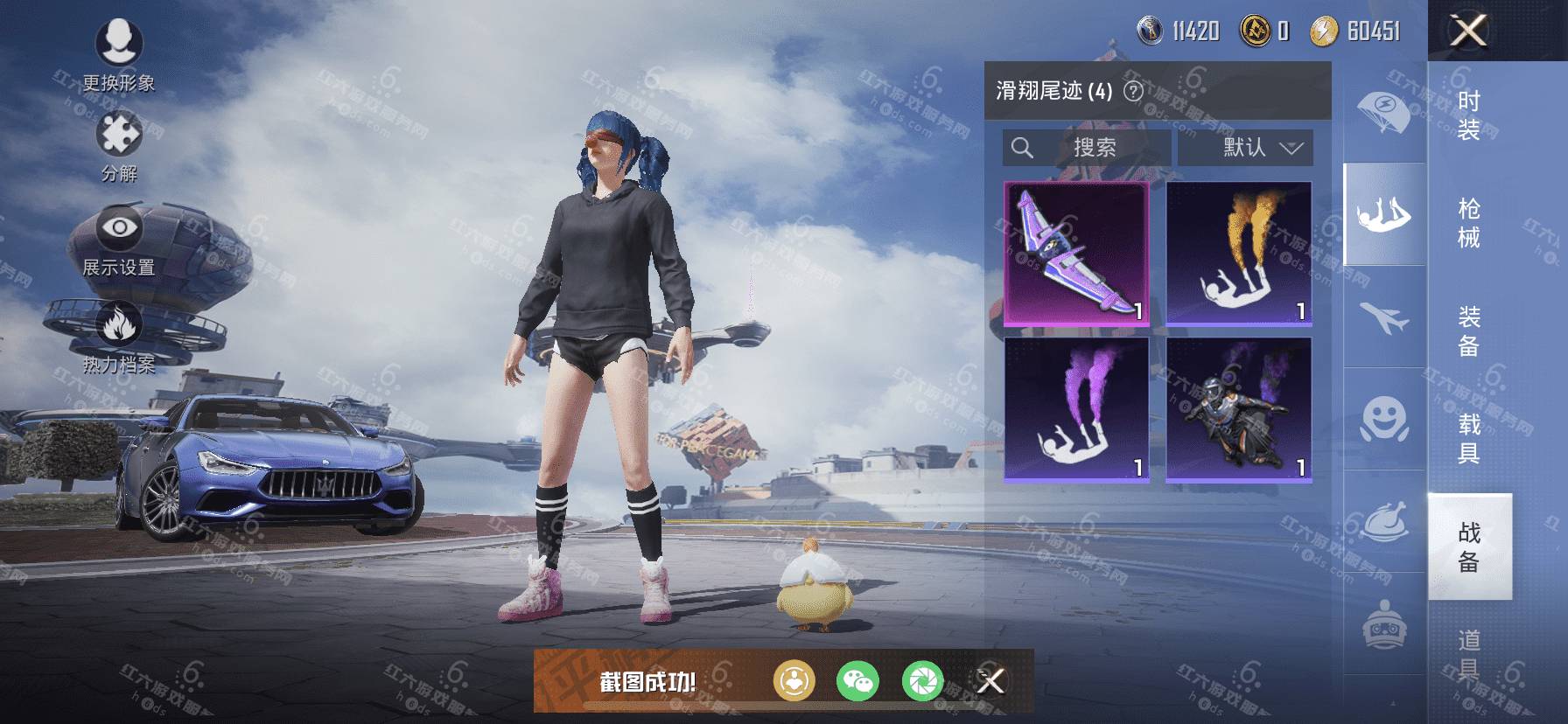Share screenshot via the green WeChat icon
This screenshot has height=724, width=1568.
(x=857, y=681)
